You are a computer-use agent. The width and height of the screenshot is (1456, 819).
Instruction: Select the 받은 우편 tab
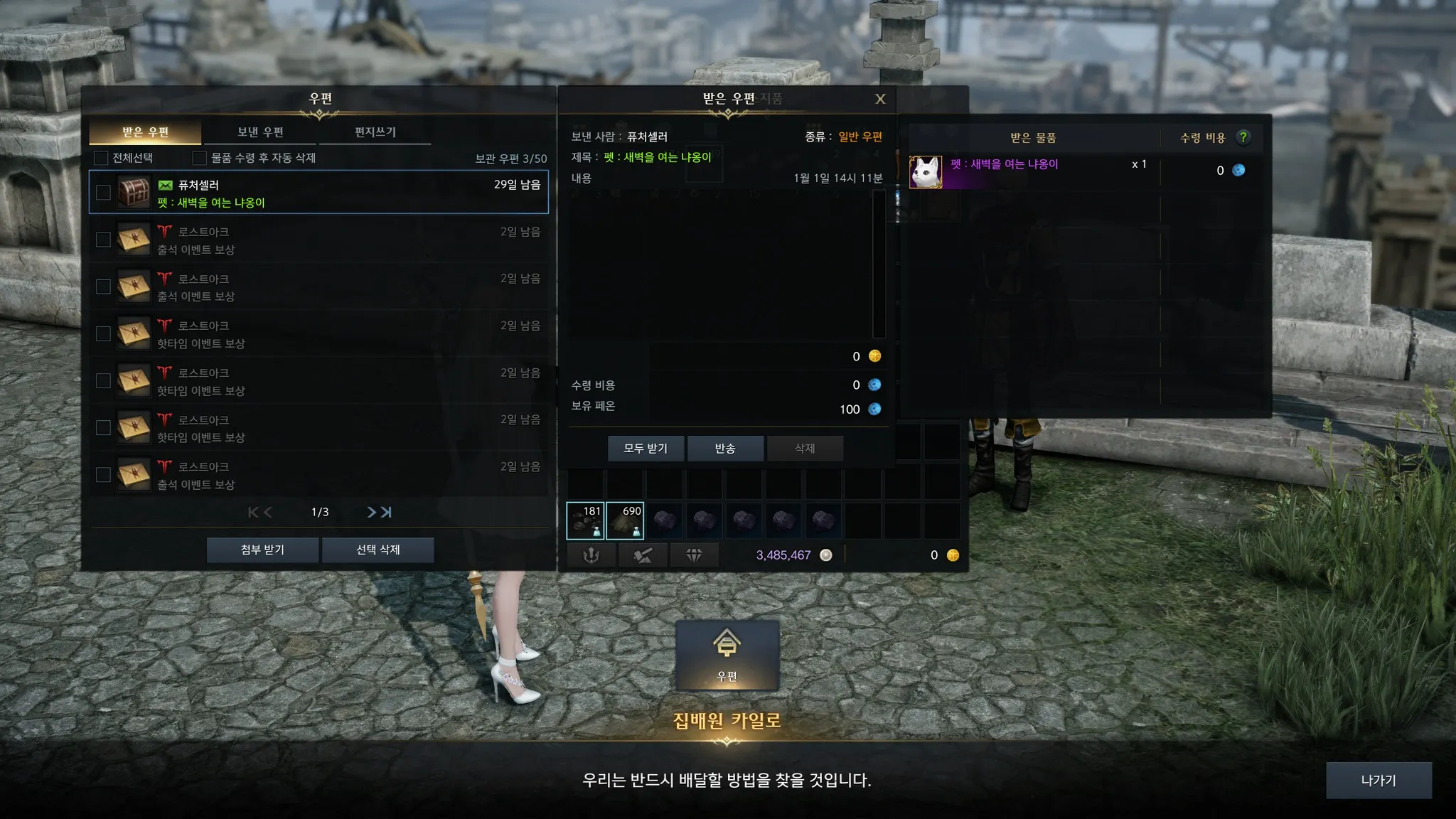pyautogui.click(x=145, y=132)
